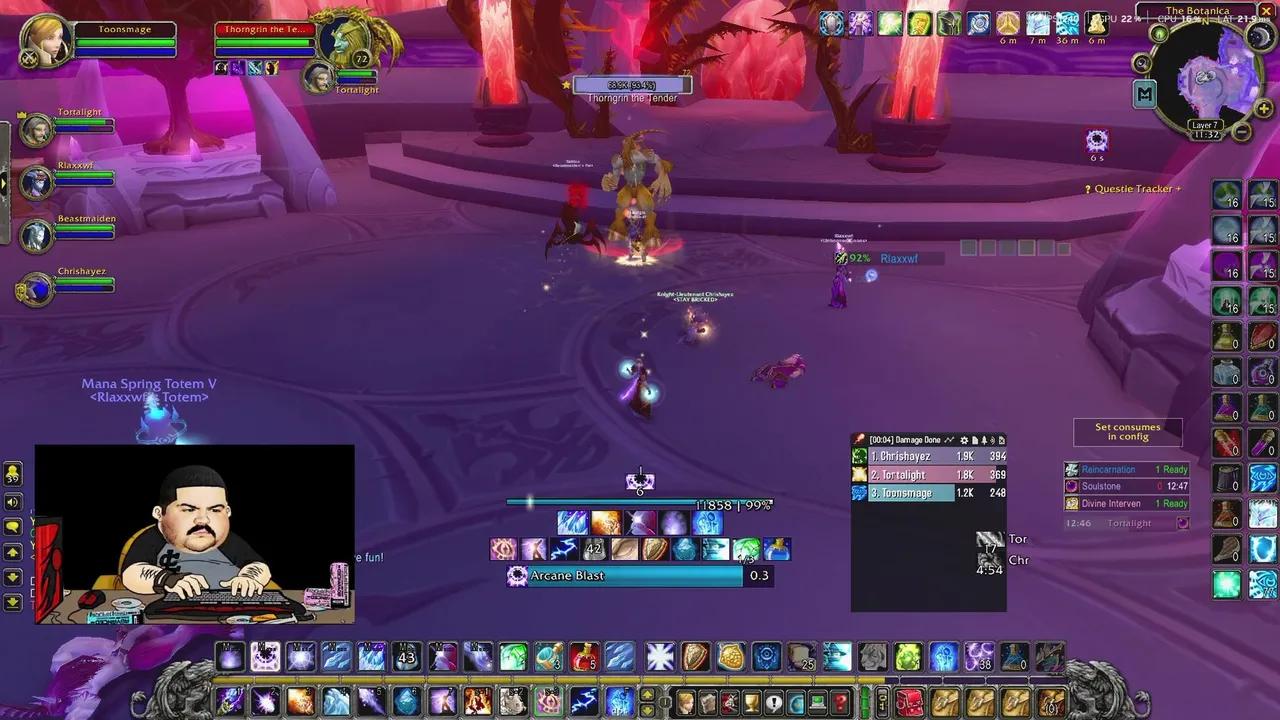
Task: Open the main menu icon in the micro menu
Action: coord(818,702)
